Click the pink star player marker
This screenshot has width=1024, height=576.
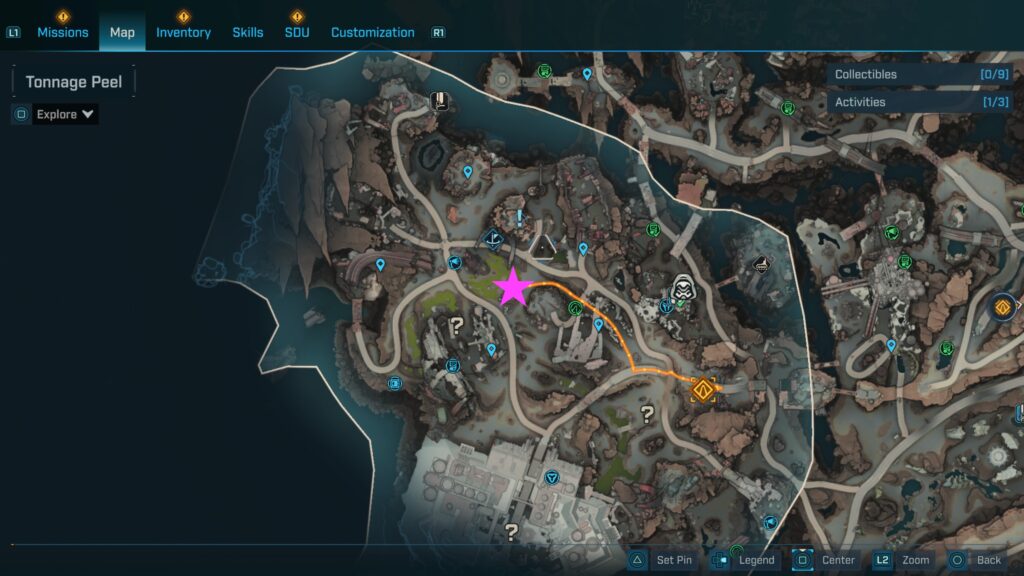pos(513,287)
